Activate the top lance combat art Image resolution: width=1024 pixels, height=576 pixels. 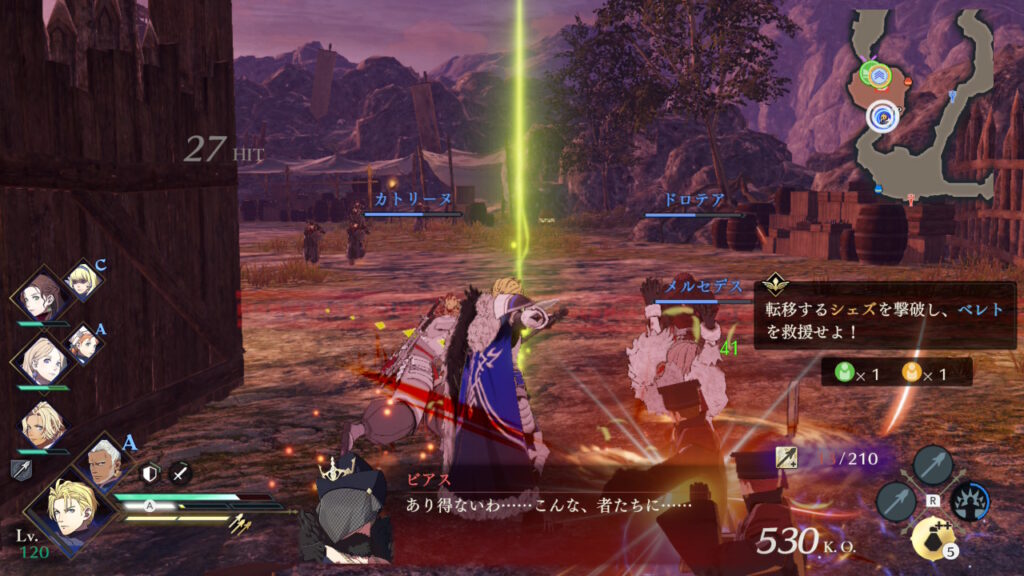932,465
